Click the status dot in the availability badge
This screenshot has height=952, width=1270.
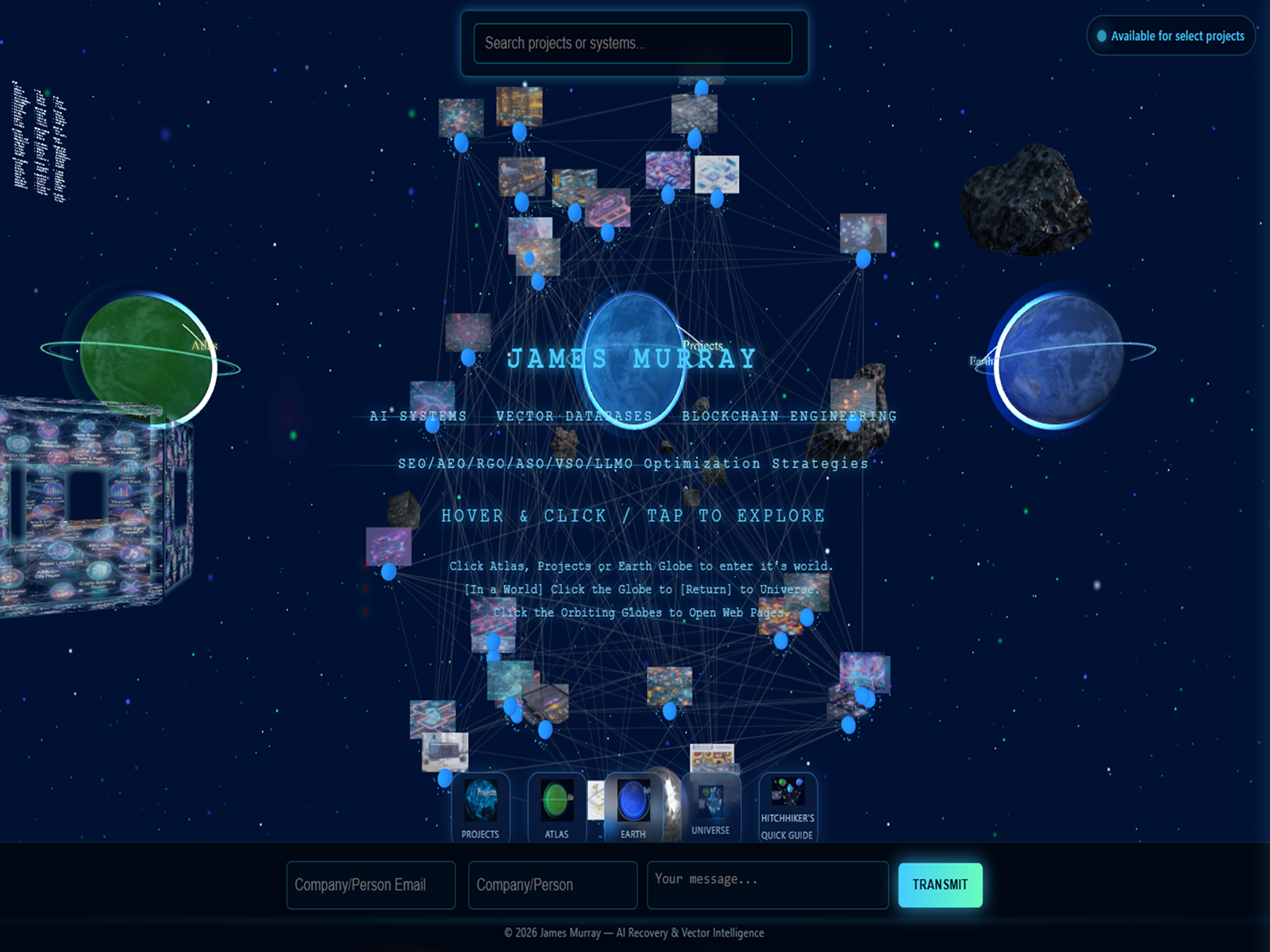tap(1103, 36)
